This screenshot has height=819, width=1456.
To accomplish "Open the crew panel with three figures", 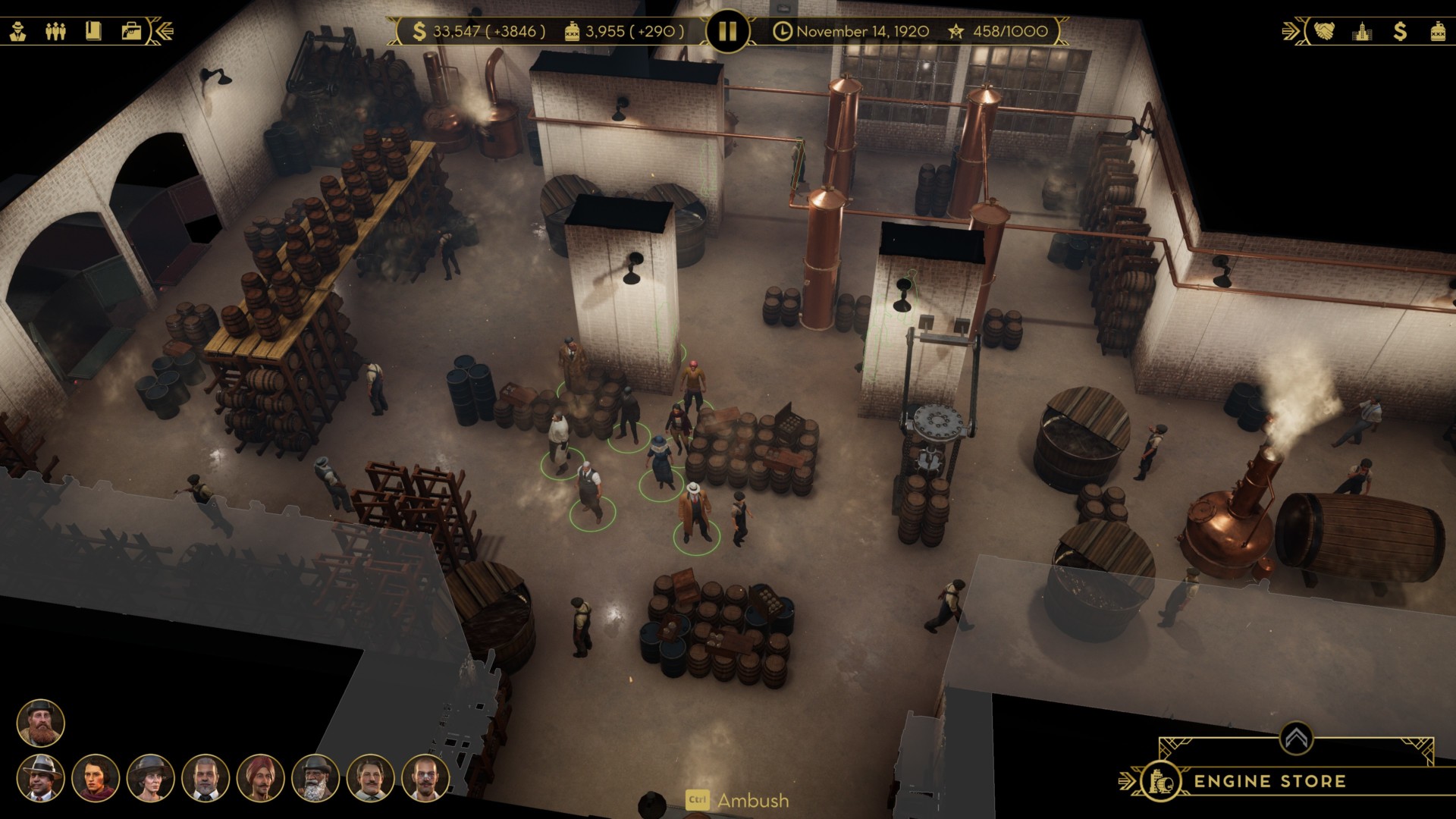I will pos(55,31).
